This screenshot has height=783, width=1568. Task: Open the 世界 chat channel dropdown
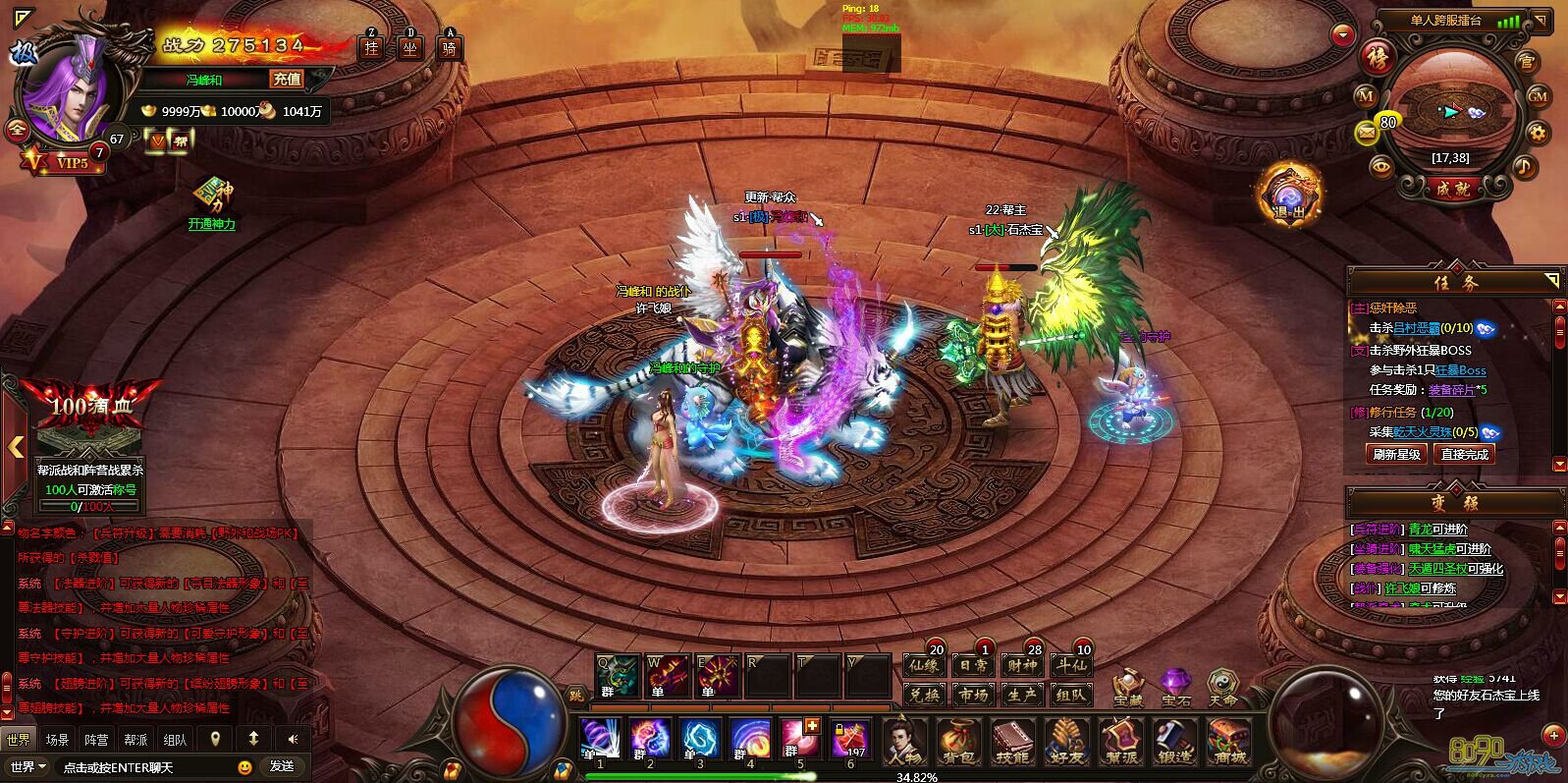[x=27, y=766]
